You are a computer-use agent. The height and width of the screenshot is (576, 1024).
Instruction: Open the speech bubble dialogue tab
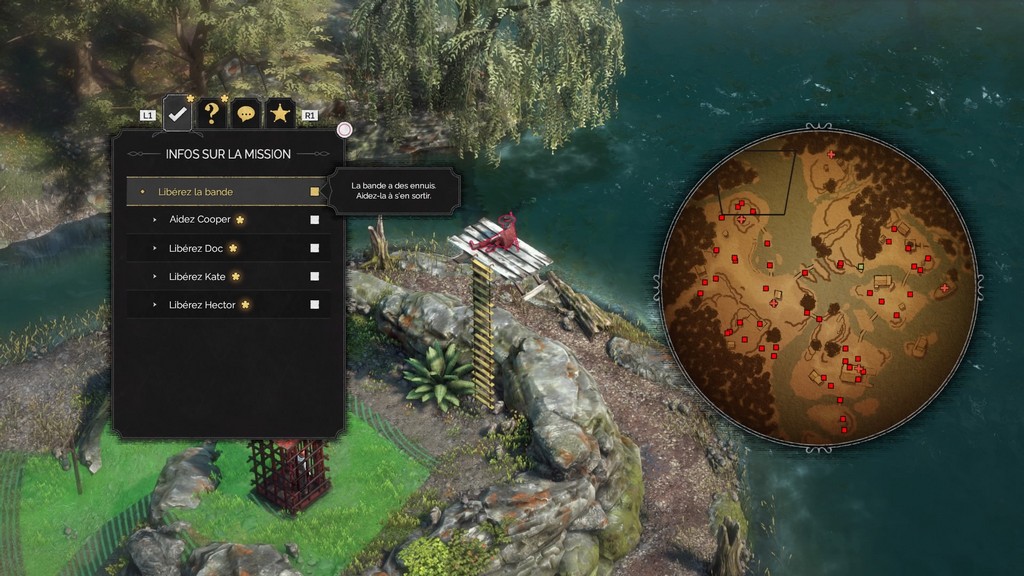tap(246, 114)
